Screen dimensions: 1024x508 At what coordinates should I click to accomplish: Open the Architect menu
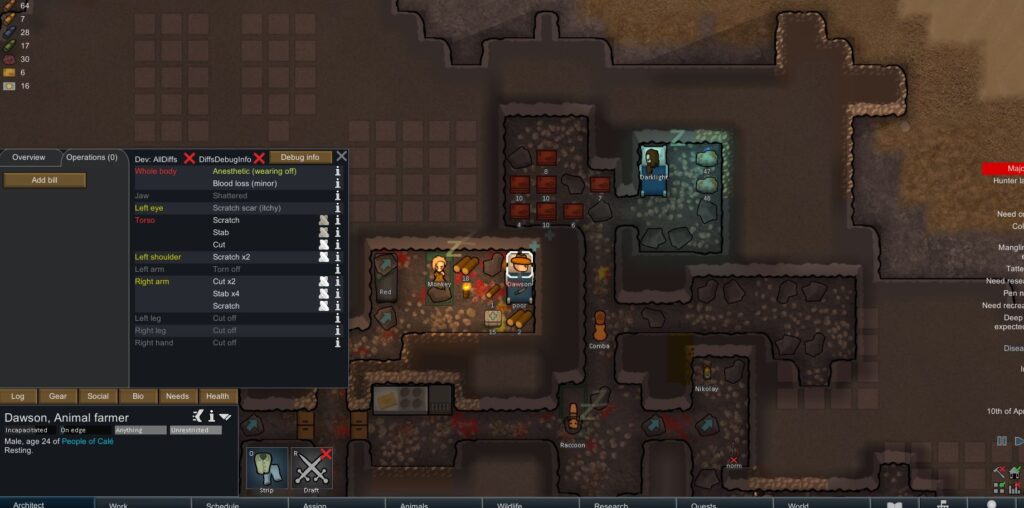(x=28, y=504)
